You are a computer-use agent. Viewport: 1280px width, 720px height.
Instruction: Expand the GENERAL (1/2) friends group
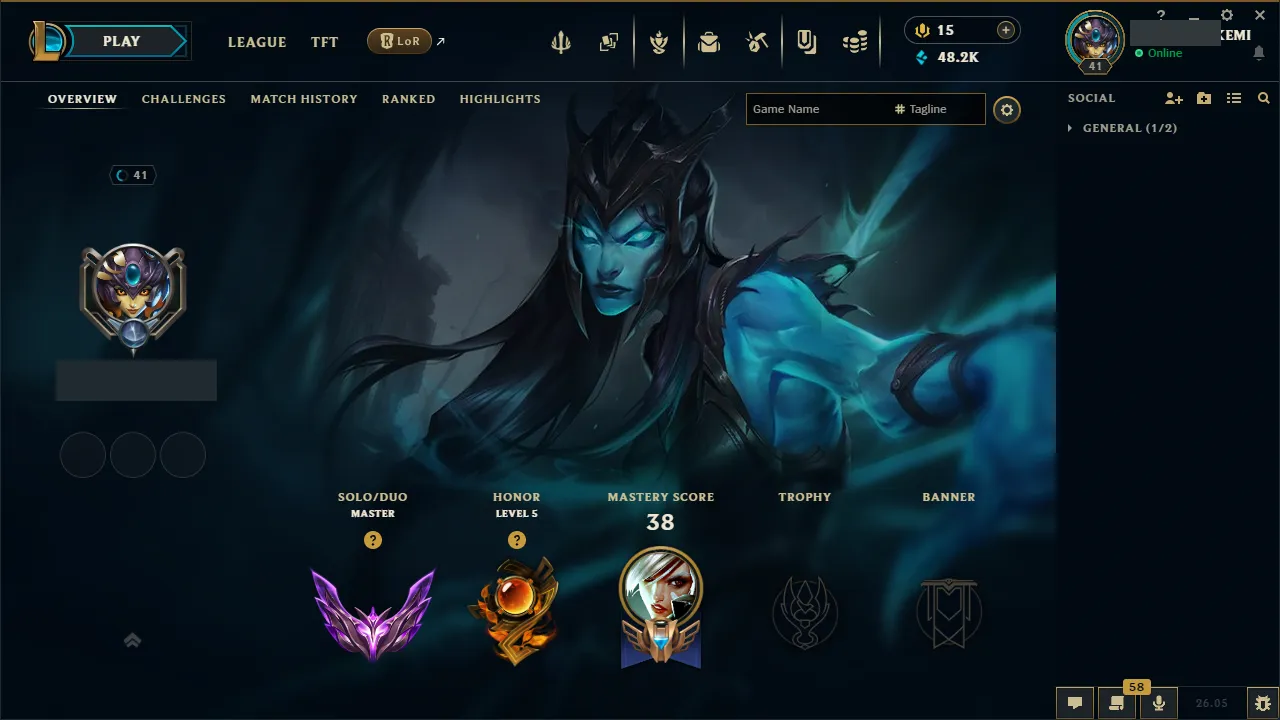click(x=1122, y=128)
